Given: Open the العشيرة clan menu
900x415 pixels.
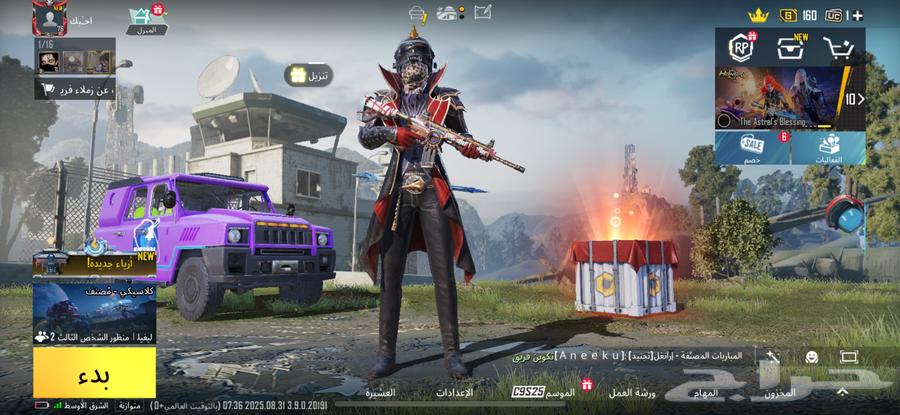Looking at the screenshot, I should point(380,393).
